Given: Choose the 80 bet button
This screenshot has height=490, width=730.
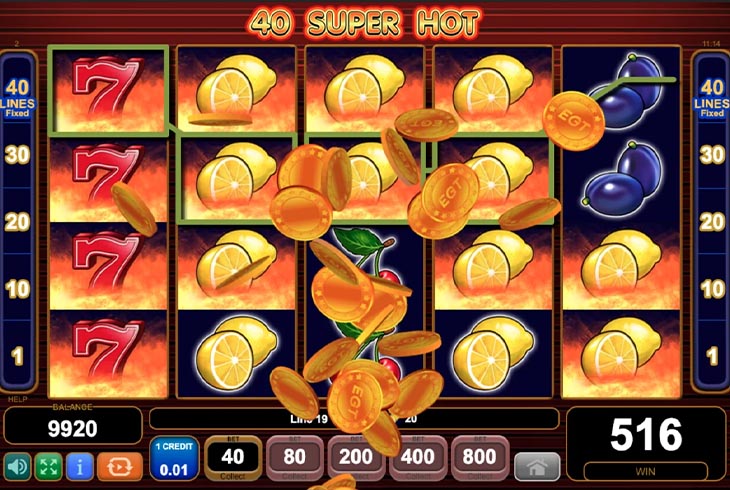Looking at the screenshot, I should tap(295, 459).
